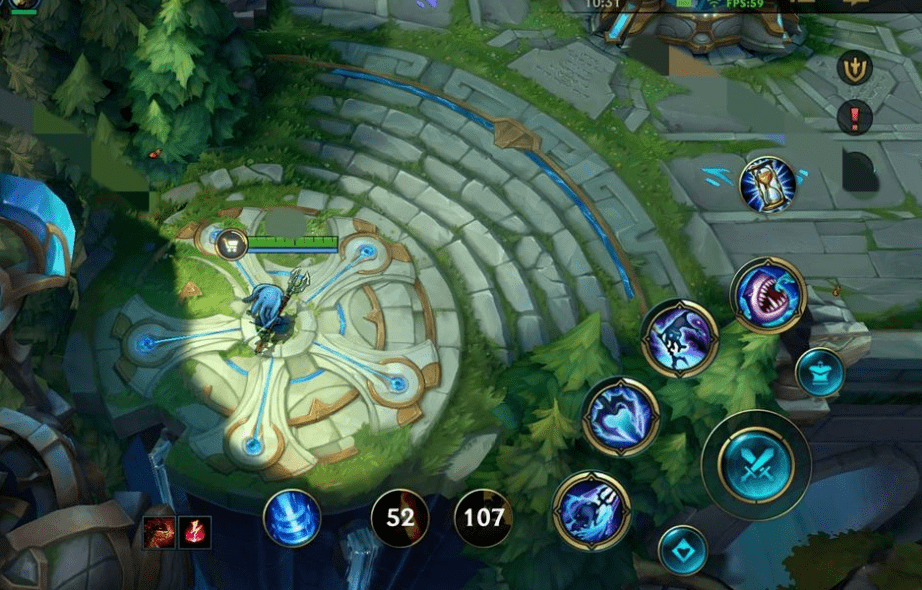Cast the shark ultimate ability
The image size is (922, 590).
768,295
